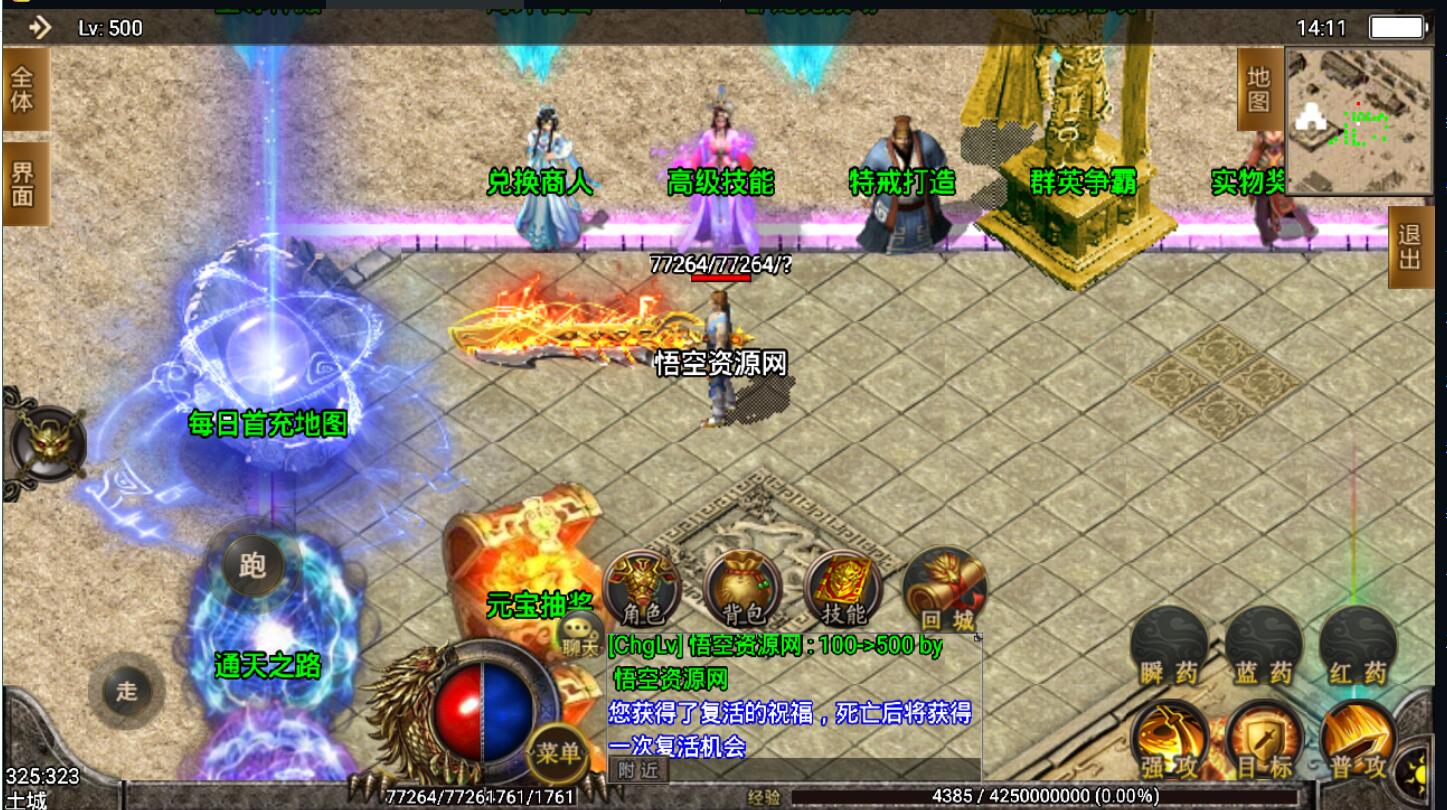Screen dimensions: 1447x810
Task: Open the 菜单 menu button
Action: click(557, 753)
